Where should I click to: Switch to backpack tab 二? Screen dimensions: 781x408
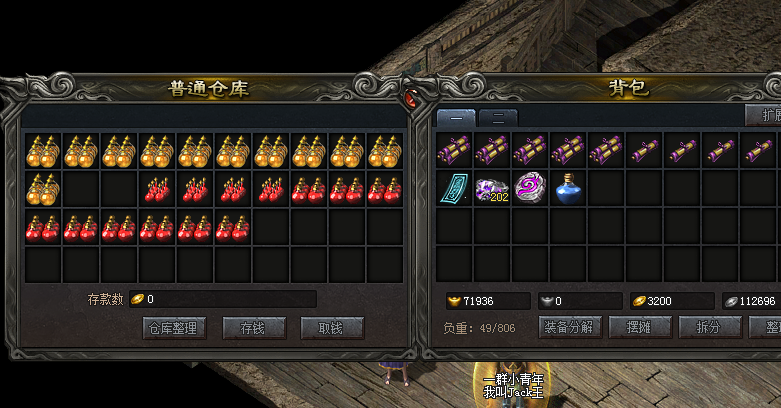(x=497, y=117)
